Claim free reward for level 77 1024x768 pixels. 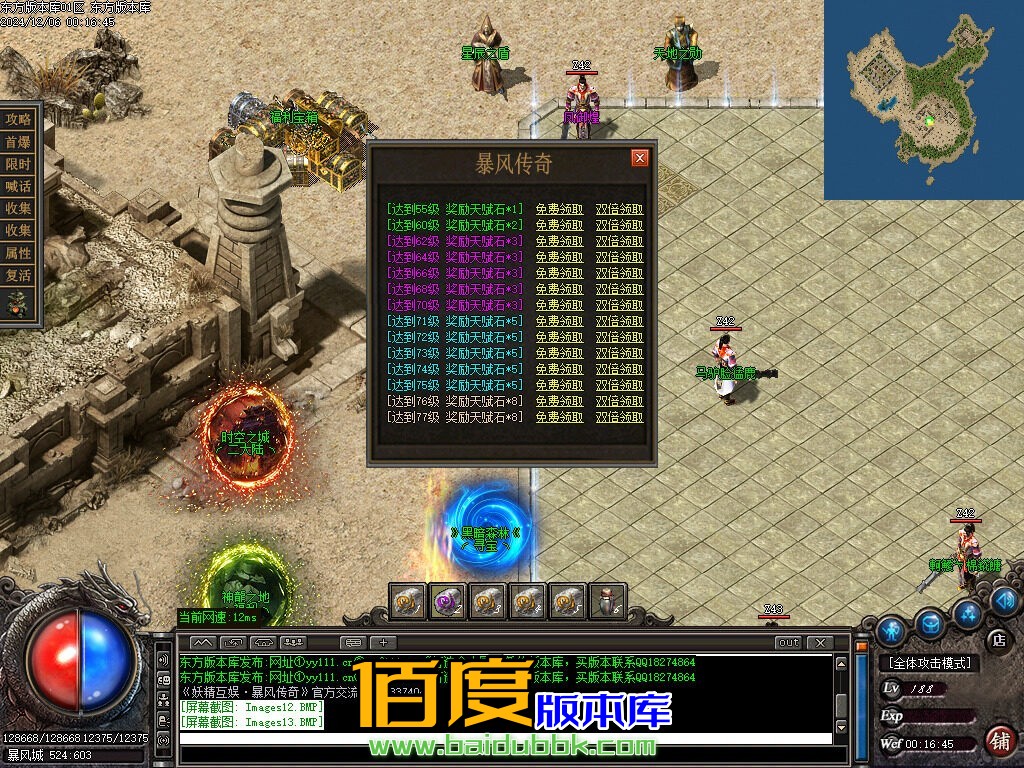(559, 417)
